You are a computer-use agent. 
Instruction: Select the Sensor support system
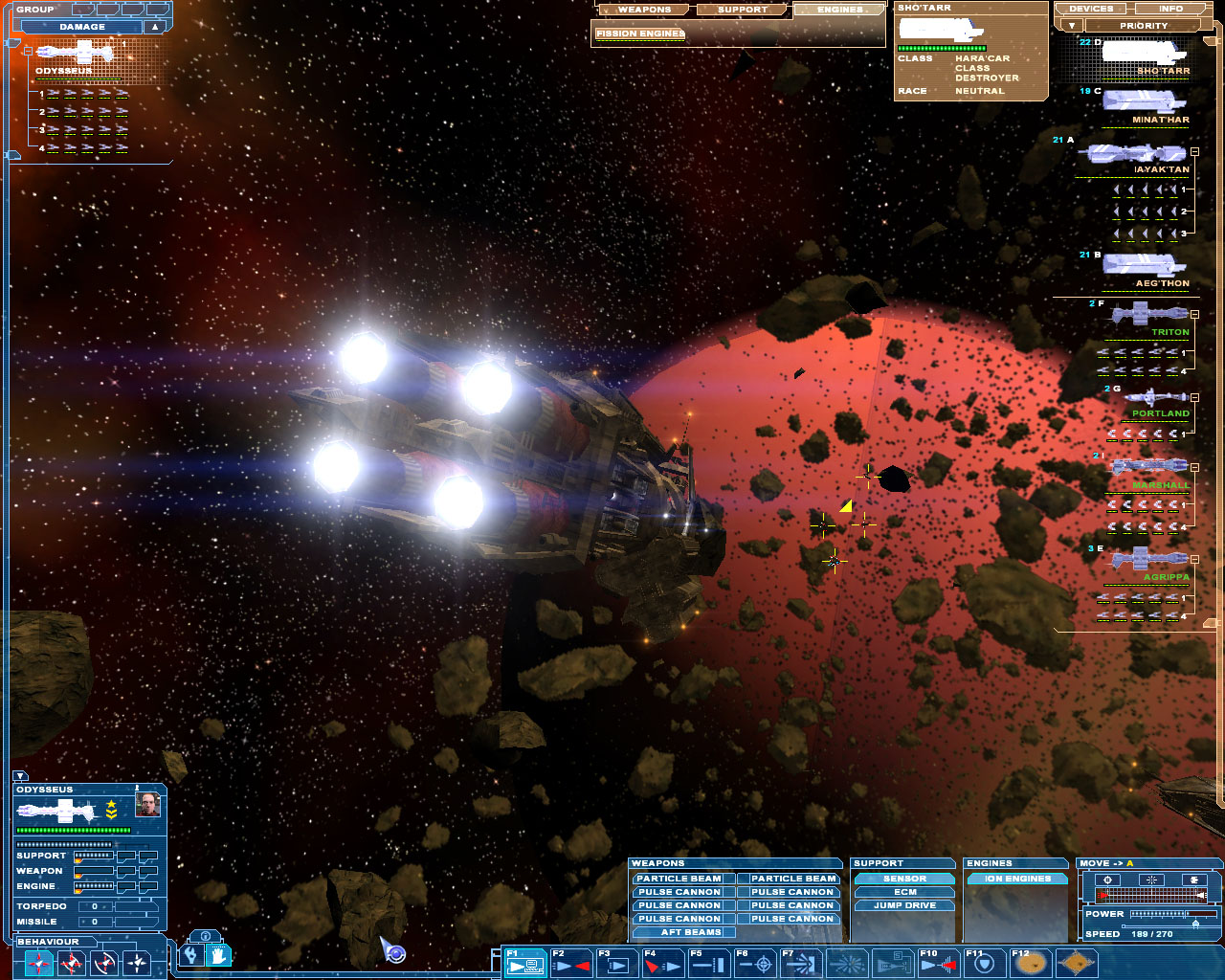click(904, 879)
